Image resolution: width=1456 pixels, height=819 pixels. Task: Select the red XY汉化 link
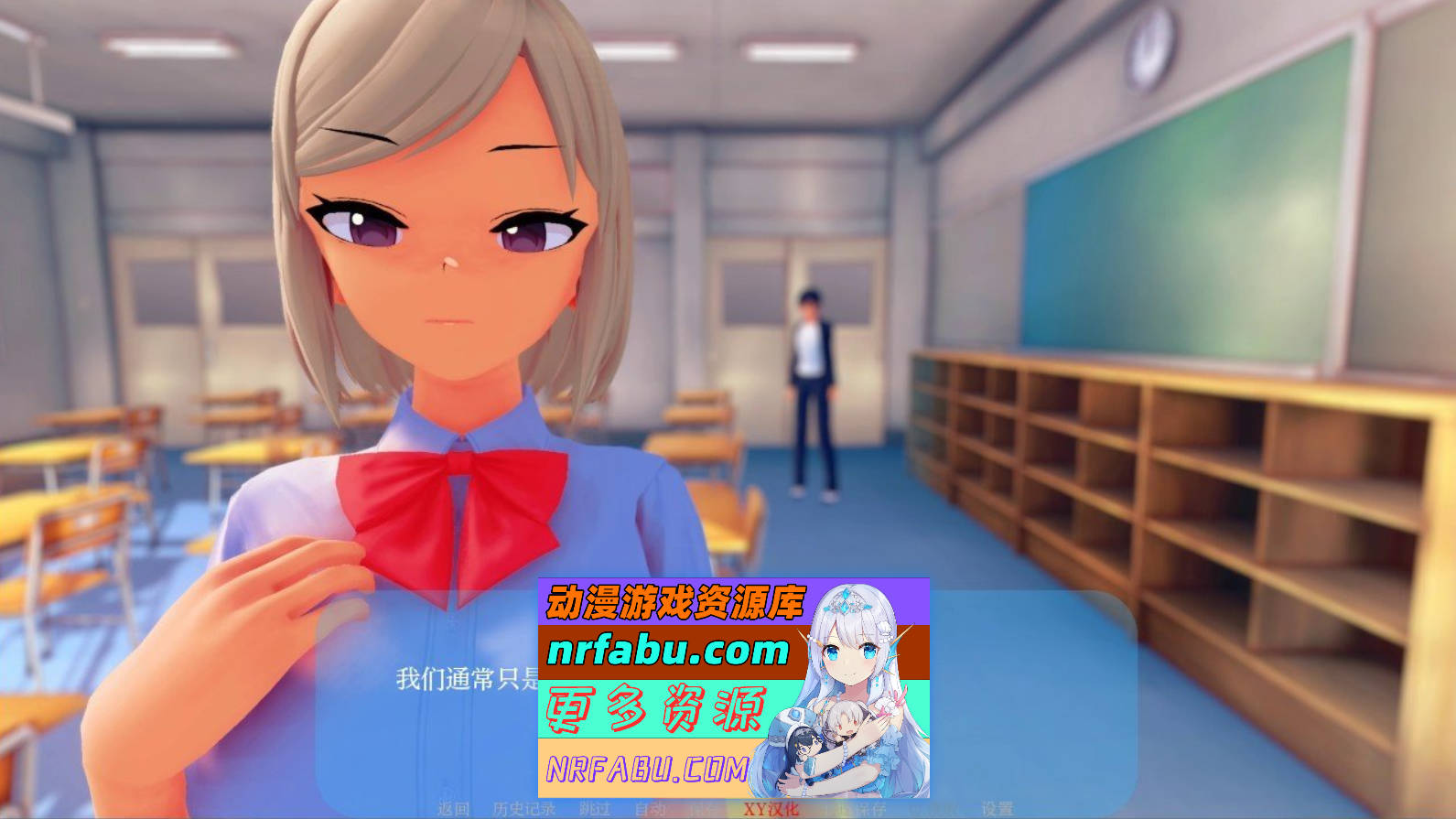[771, 809]
